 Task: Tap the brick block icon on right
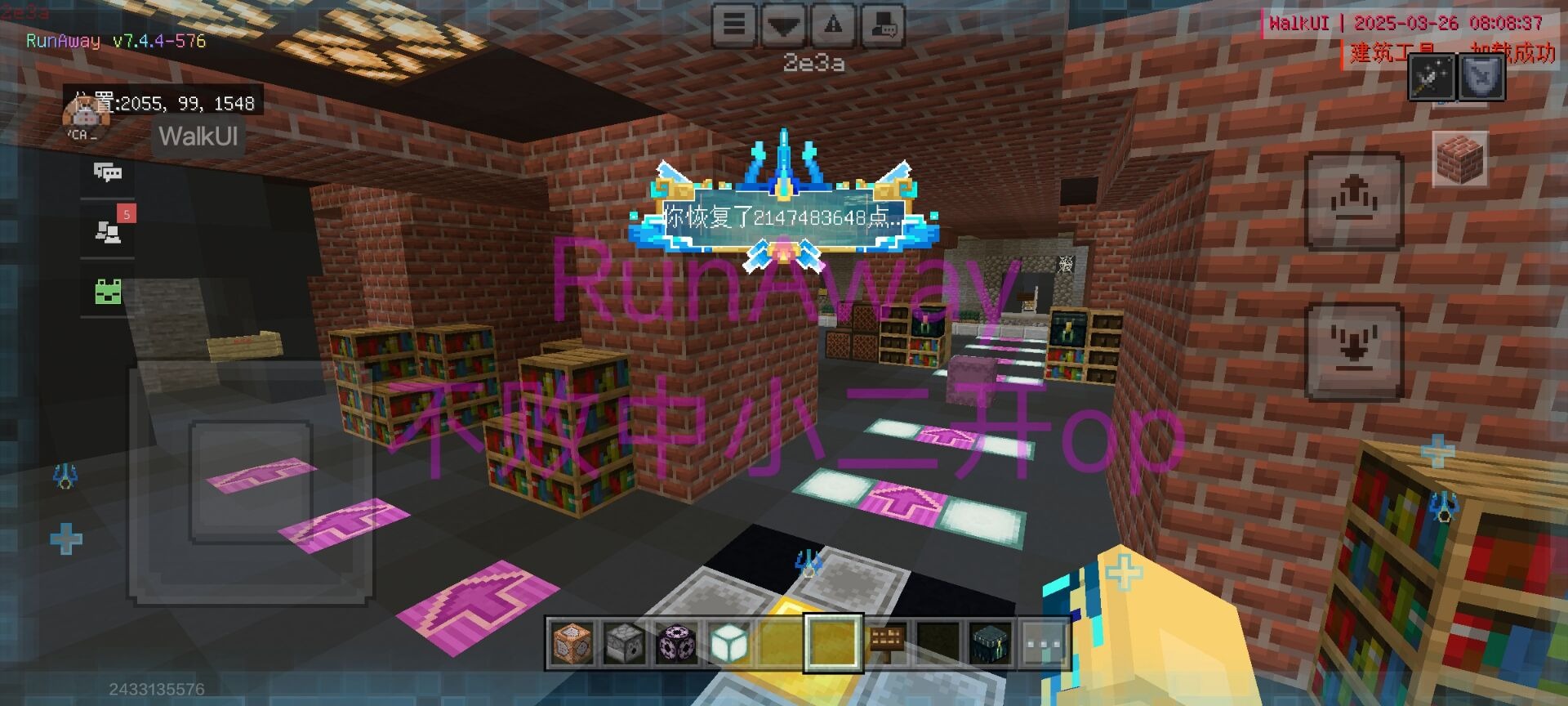pyautogui.click(x=1459, y=158)
